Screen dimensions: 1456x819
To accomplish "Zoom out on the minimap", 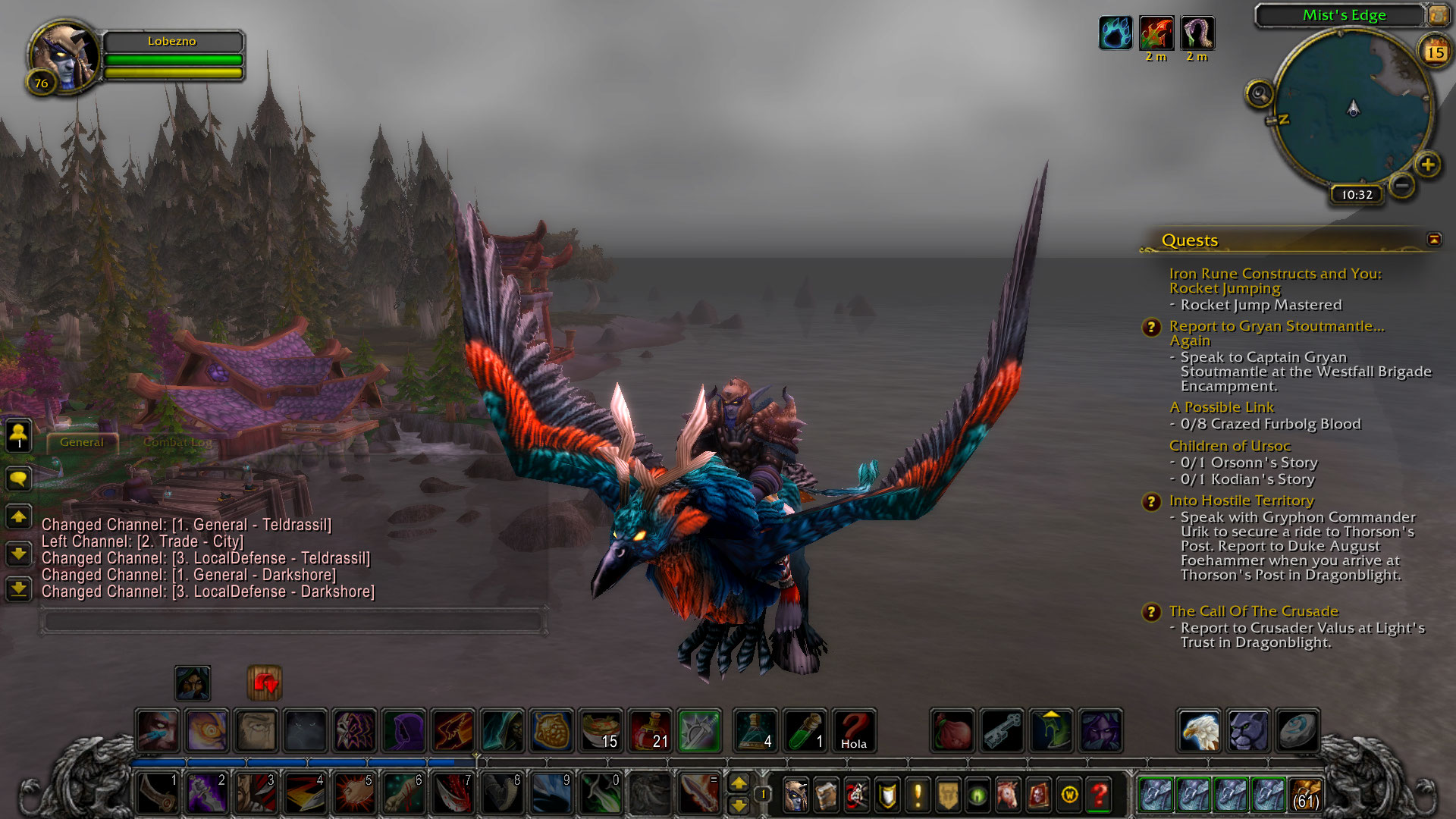I will pos(1402,185).
